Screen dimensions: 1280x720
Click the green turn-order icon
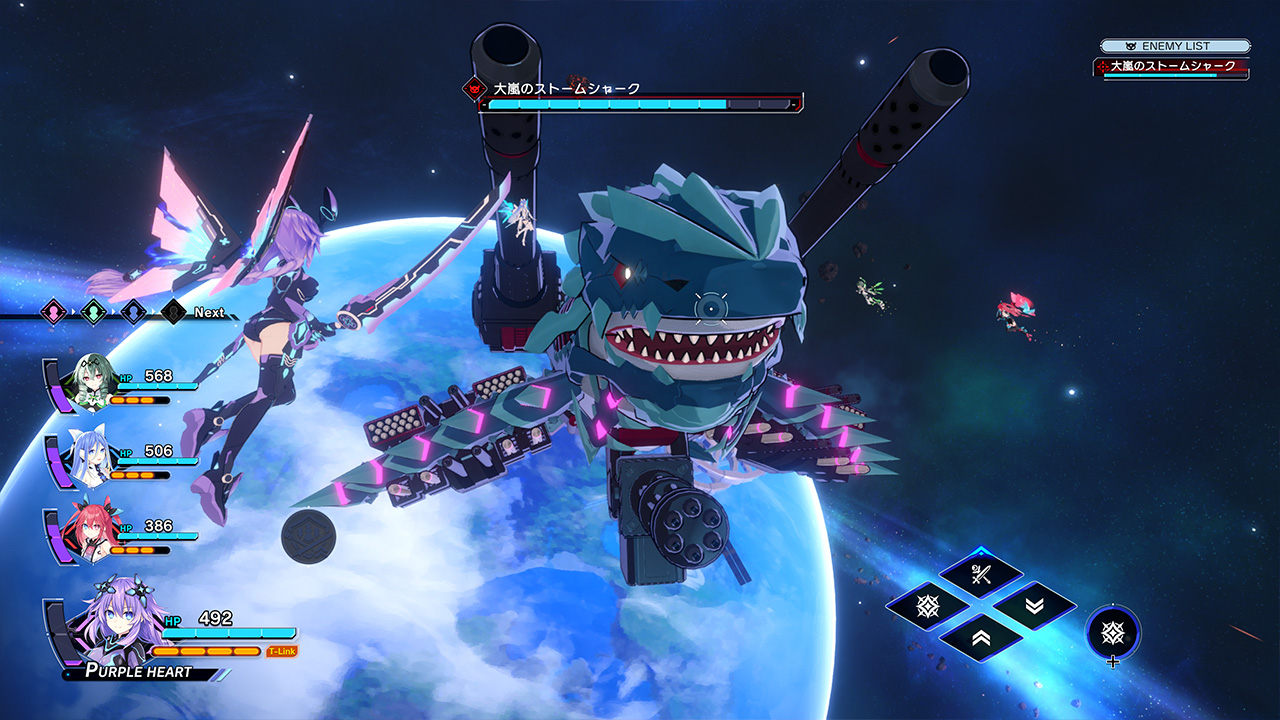click(x=93, y=312)
